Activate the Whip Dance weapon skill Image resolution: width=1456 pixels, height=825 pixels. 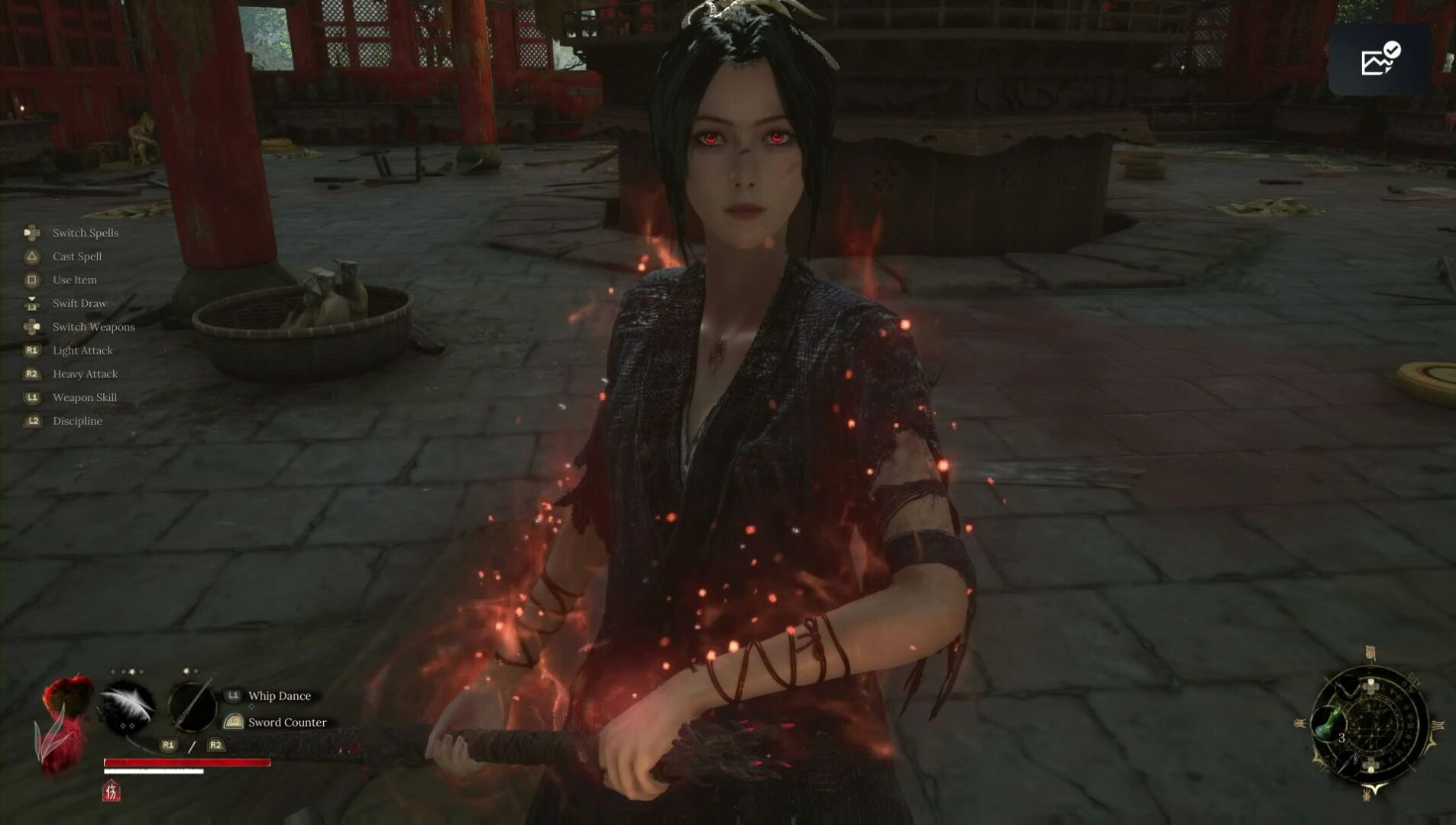(x=279, y=696)
